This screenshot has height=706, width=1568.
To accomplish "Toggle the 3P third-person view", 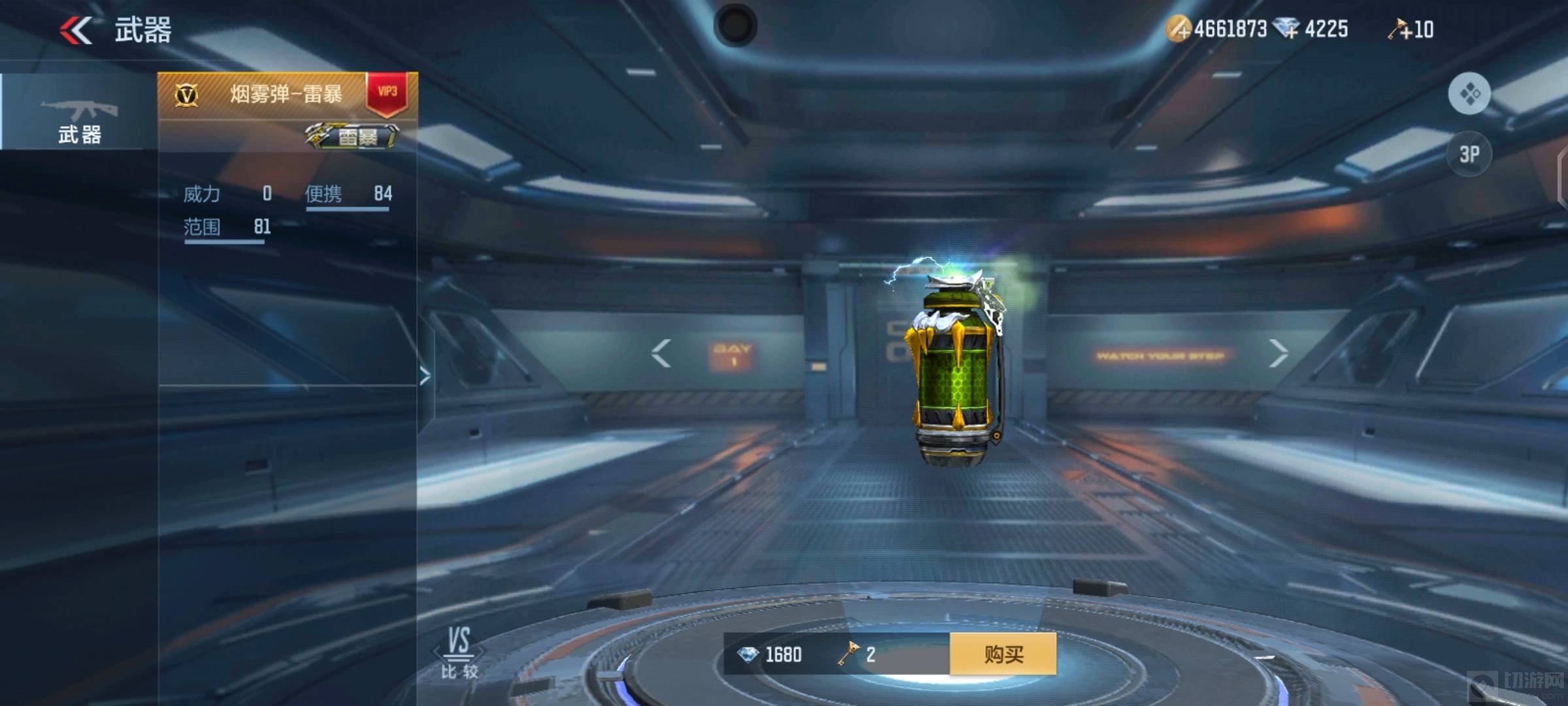I will [x=1469, y=154].
